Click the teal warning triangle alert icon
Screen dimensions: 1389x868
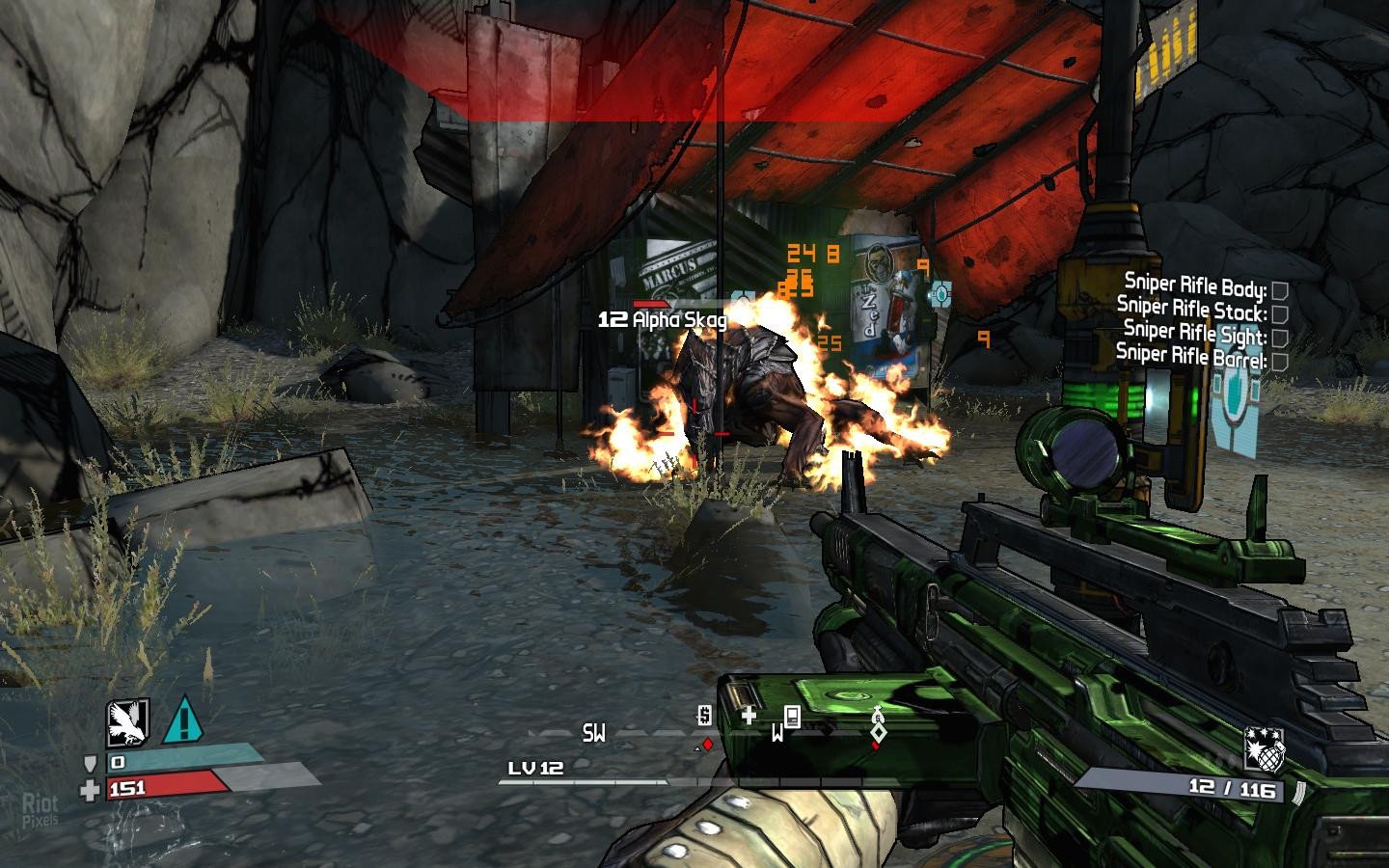point(182,720)
